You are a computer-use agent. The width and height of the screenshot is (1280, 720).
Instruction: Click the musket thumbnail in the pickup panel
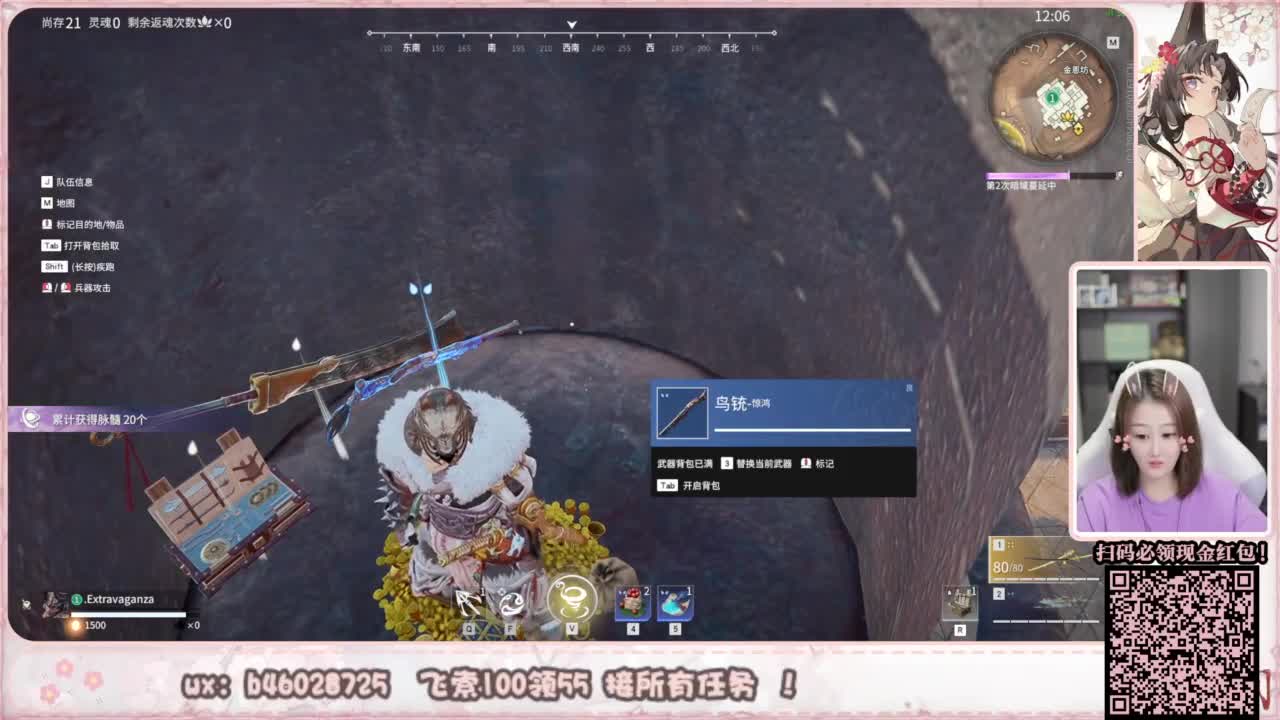684,412
